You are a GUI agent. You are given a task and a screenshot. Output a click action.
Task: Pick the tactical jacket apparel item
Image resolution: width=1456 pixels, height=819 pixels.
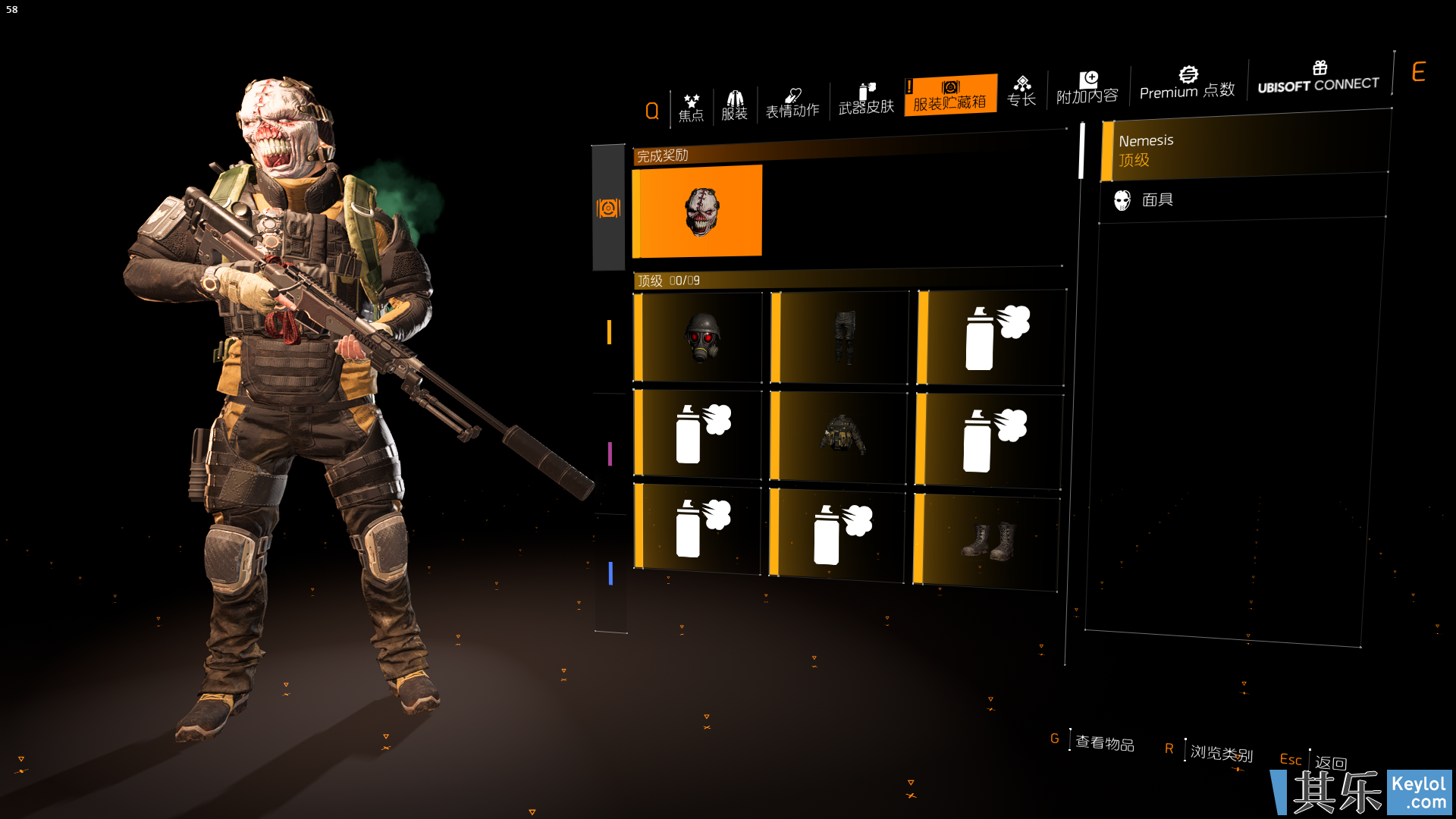tap(840, 435)
